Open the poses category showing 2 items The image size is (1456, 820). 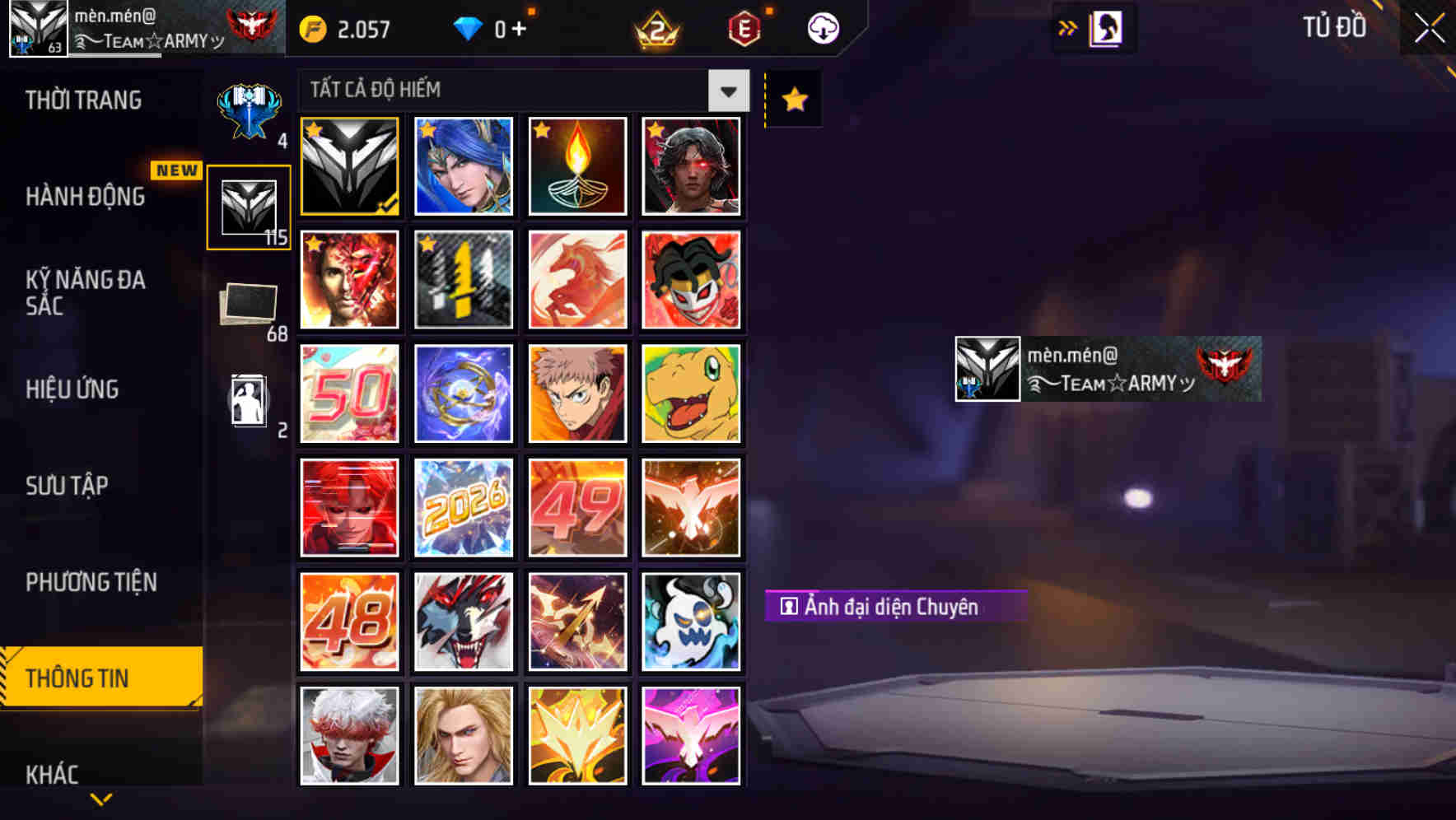tap(249, 401)
